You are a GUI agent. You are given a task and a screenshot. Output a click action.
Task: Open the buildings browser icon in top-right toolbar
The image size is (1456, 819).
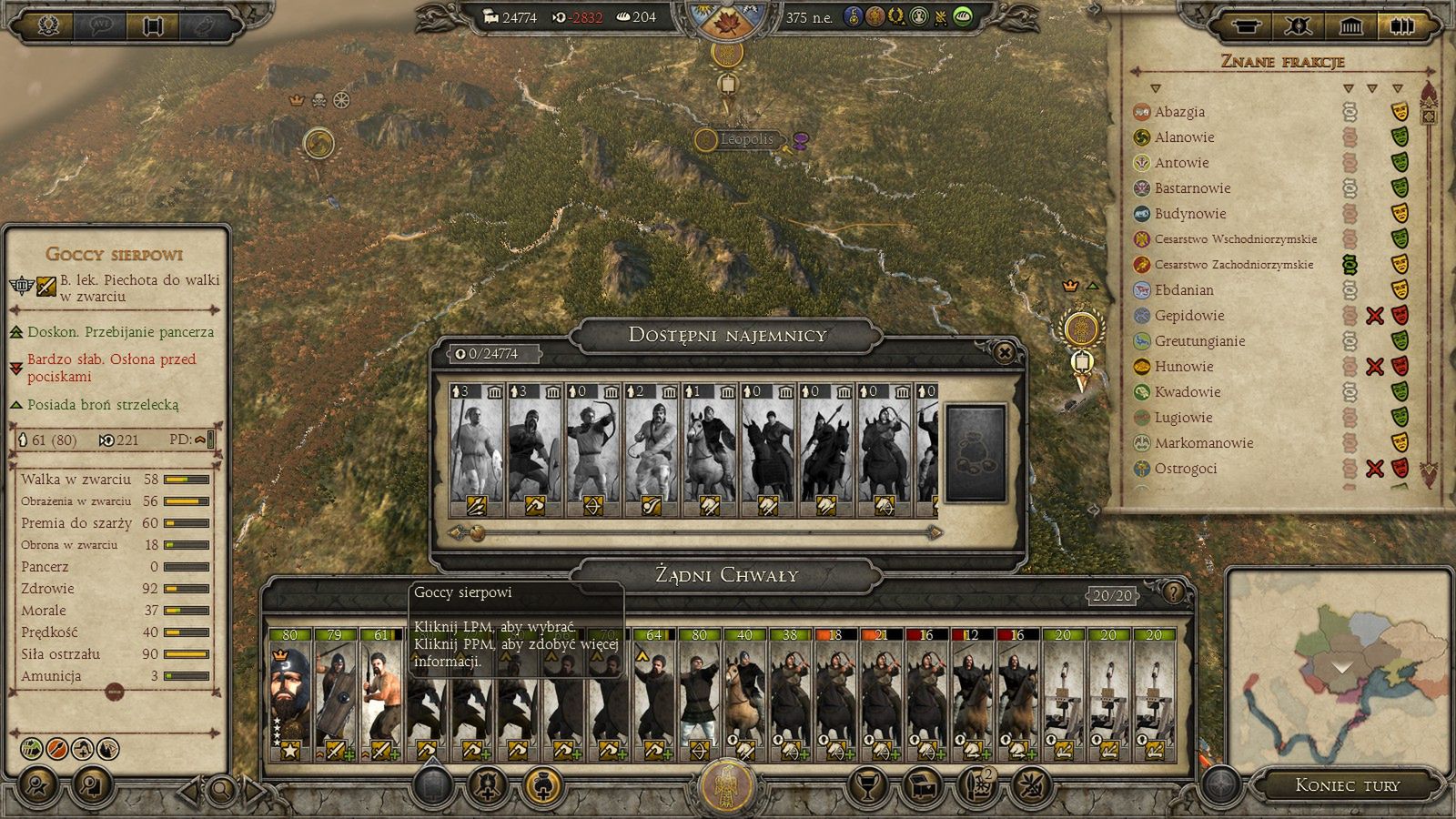(x=1350, y=25)
